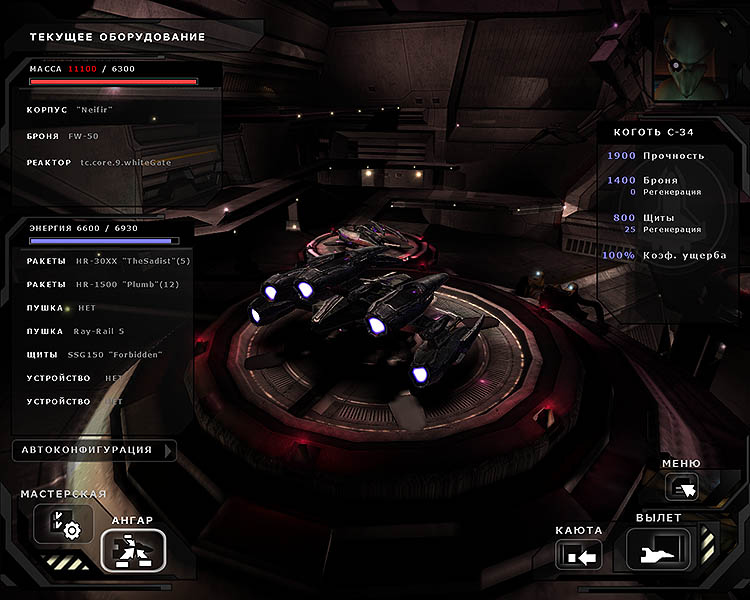The width and height of the screenshot is (750, 600).
Task: Select the Корпус "Neifir" hull row
Action: coord(110,109)
